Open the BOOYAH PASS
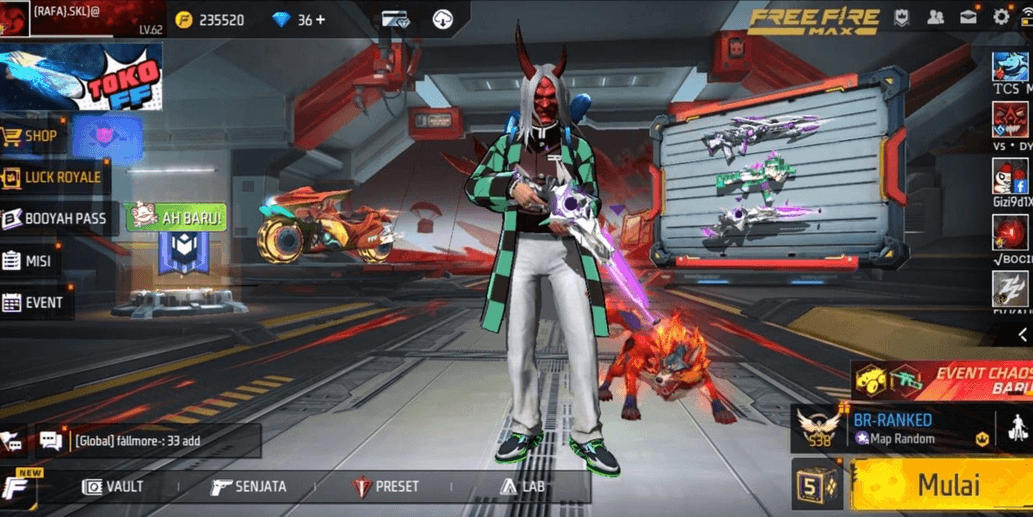Image resolution: width=1033 pixels, height=517 pixels. pyautogui.click(x=55, y=219)
